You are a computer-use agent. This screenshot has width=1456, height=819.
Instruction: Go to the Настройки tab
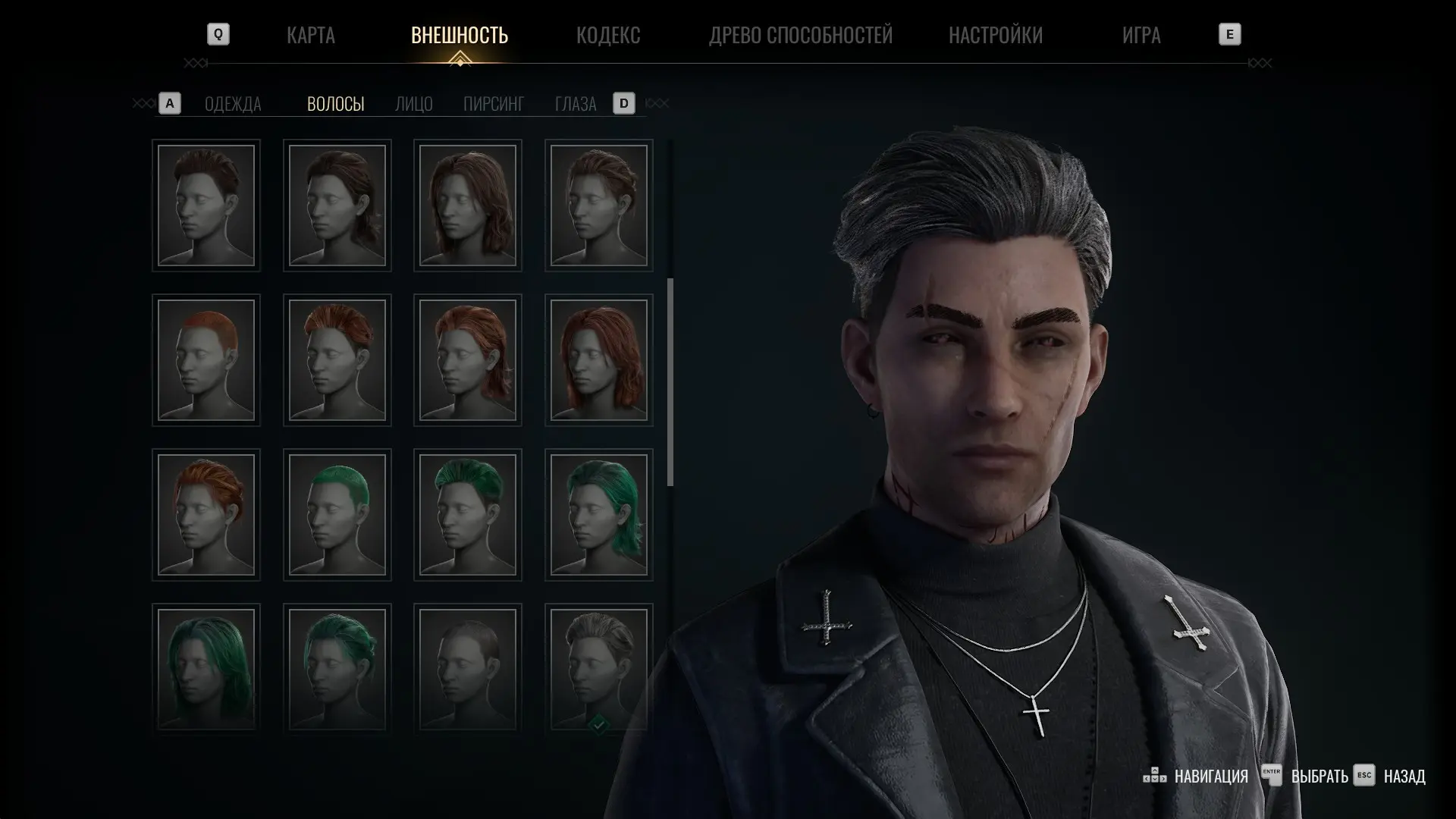[995, 35]
